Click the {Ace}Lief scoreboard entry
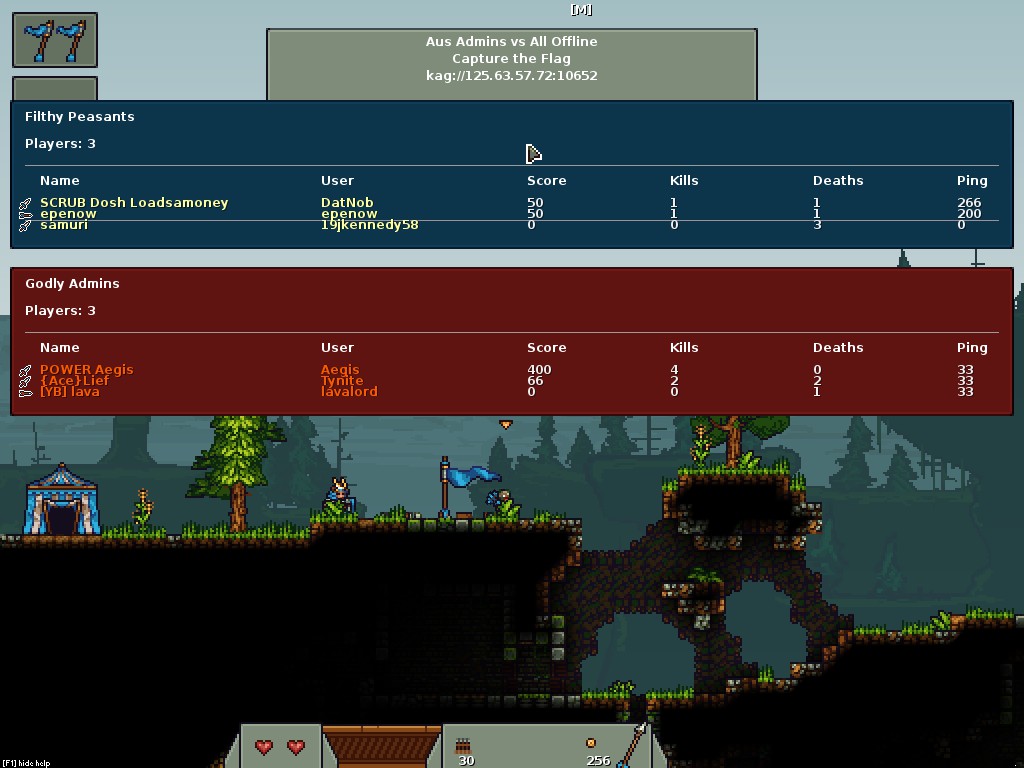Screen dimensions: 1024x768 tap(75, 381)
